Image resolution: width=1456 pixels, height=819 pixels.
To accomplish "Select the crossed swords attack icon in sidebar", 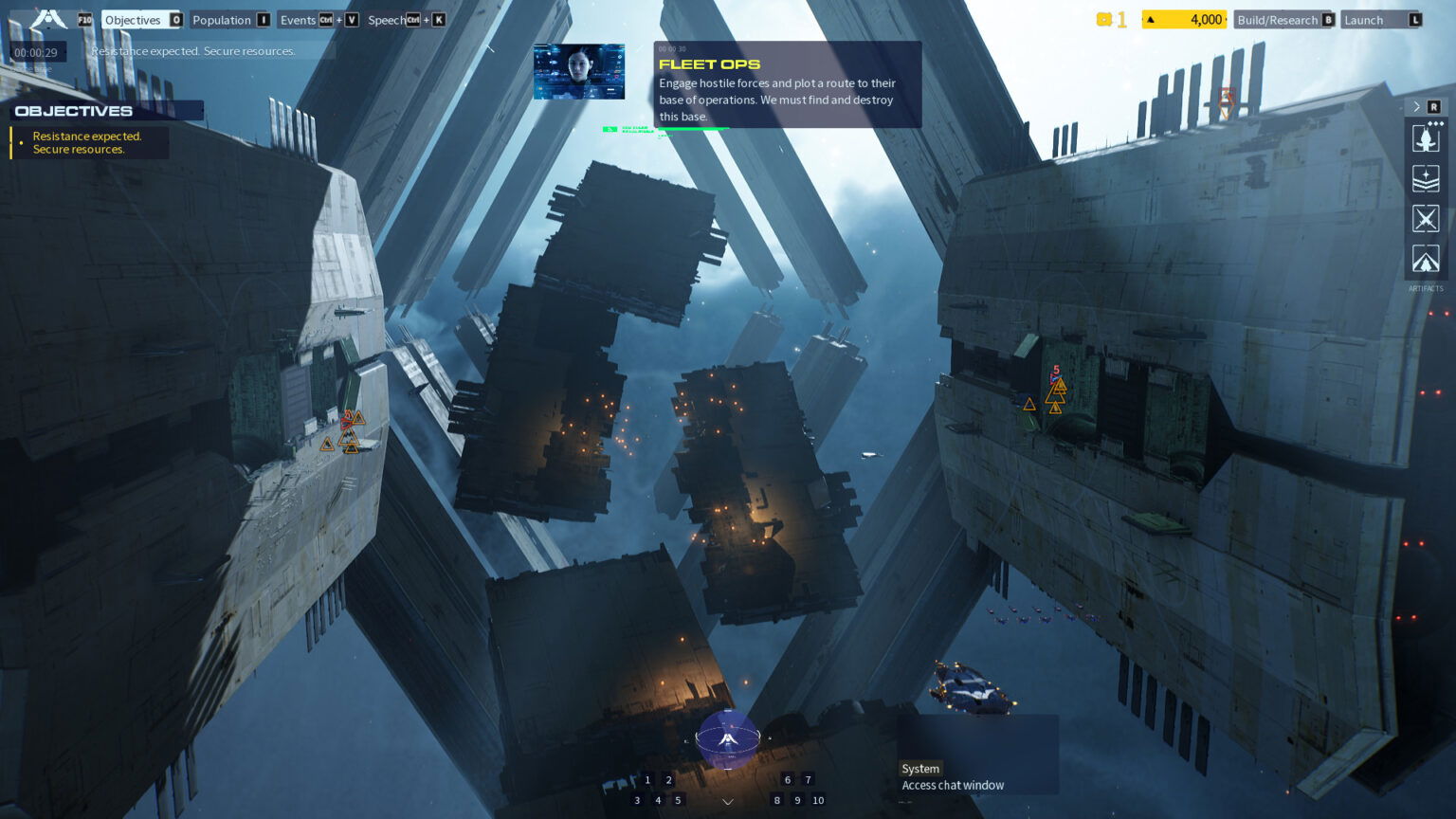I will 1426,219.
